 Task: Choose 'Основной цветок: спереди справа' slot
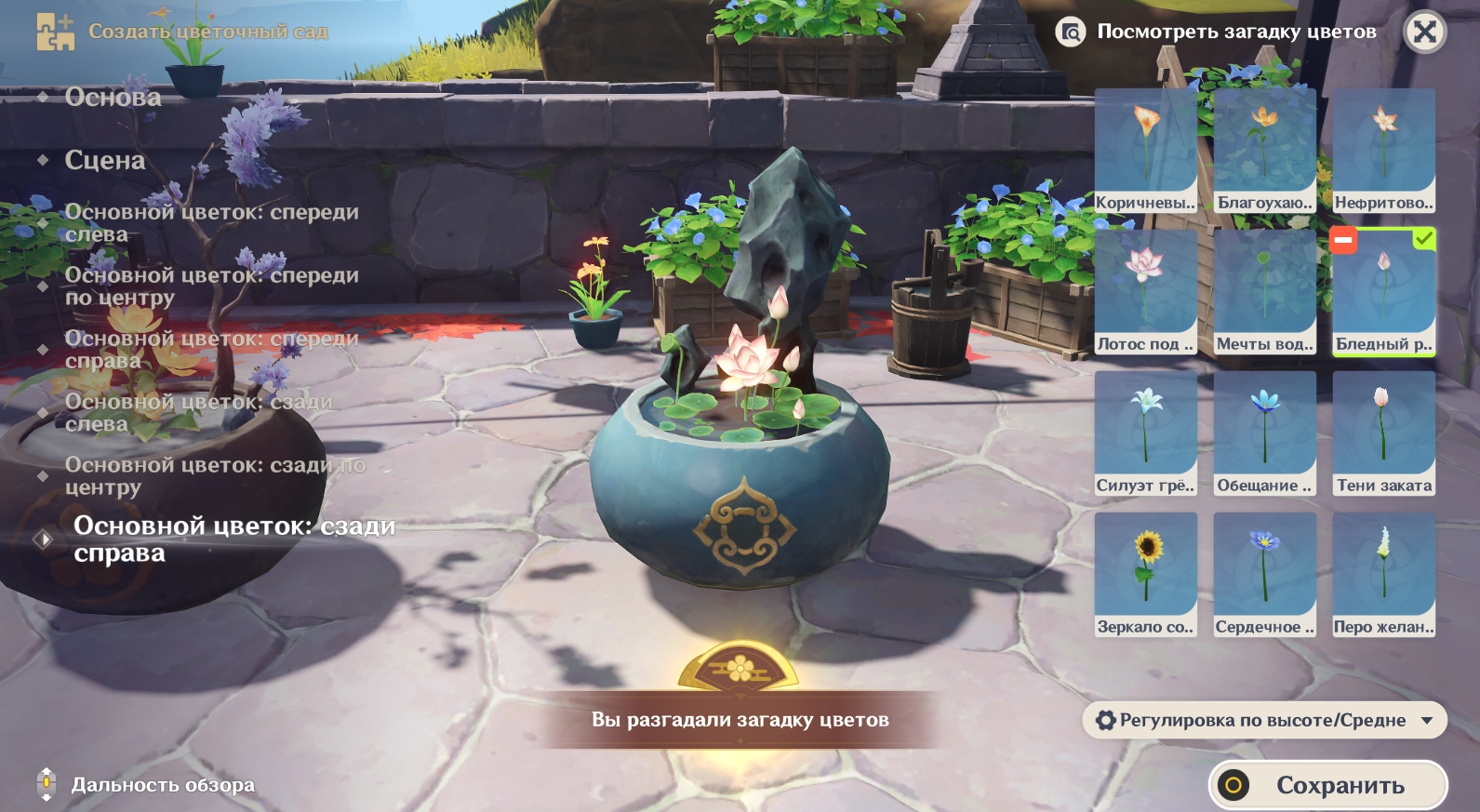coord(210,350)
